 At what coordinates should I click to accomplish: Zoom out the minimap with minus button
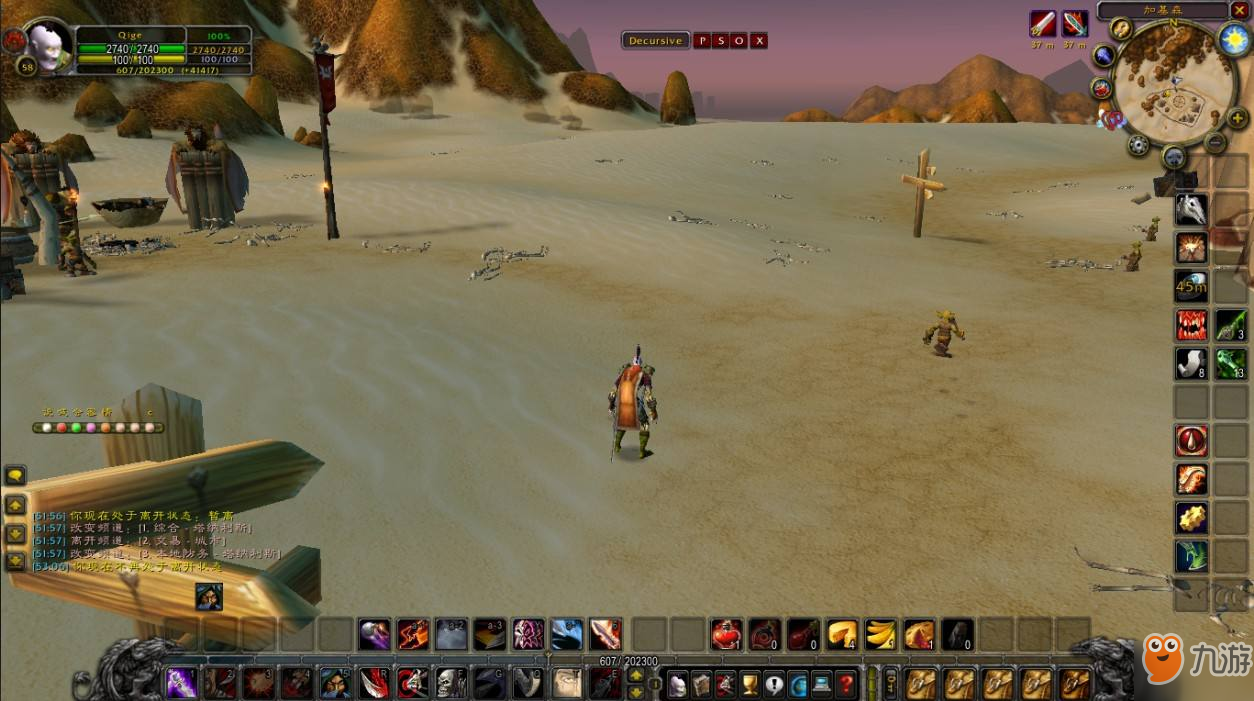point(1215,142)
